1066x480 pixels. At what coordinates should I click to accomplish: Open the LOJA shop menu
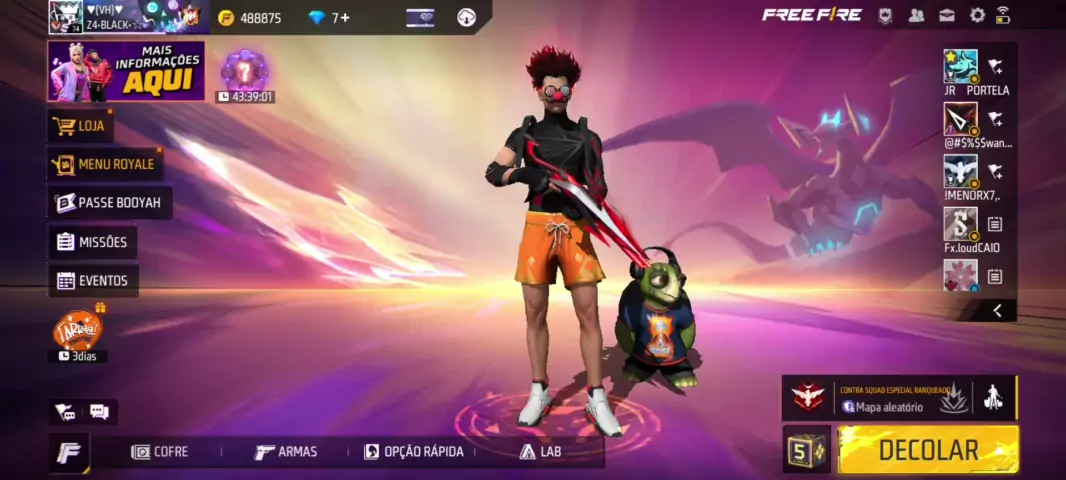tap(81, 126)
